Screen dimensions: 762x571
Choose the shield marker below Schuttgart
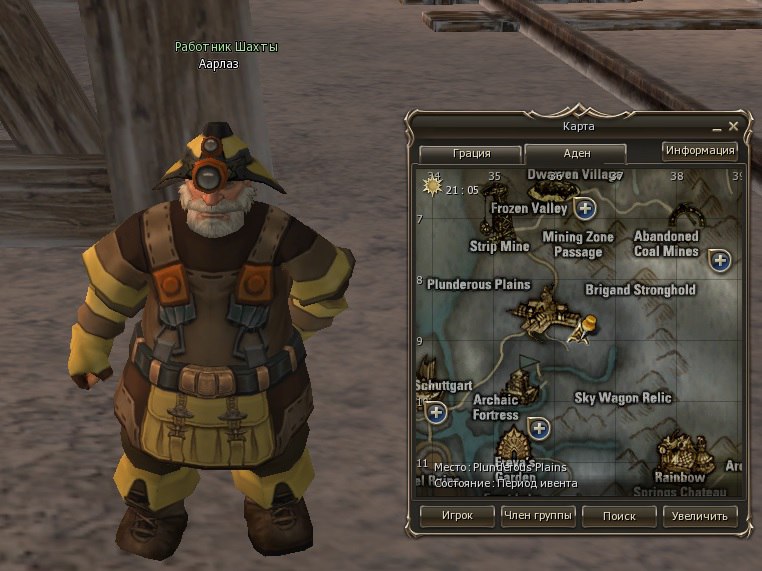click(x=435, y=411)
